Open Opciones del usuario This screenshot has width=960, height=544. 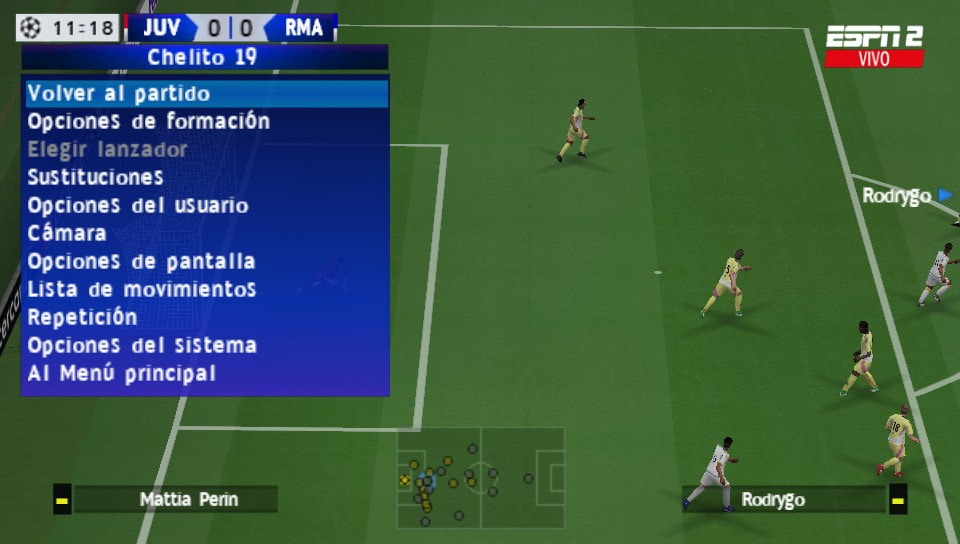(138, 206)
